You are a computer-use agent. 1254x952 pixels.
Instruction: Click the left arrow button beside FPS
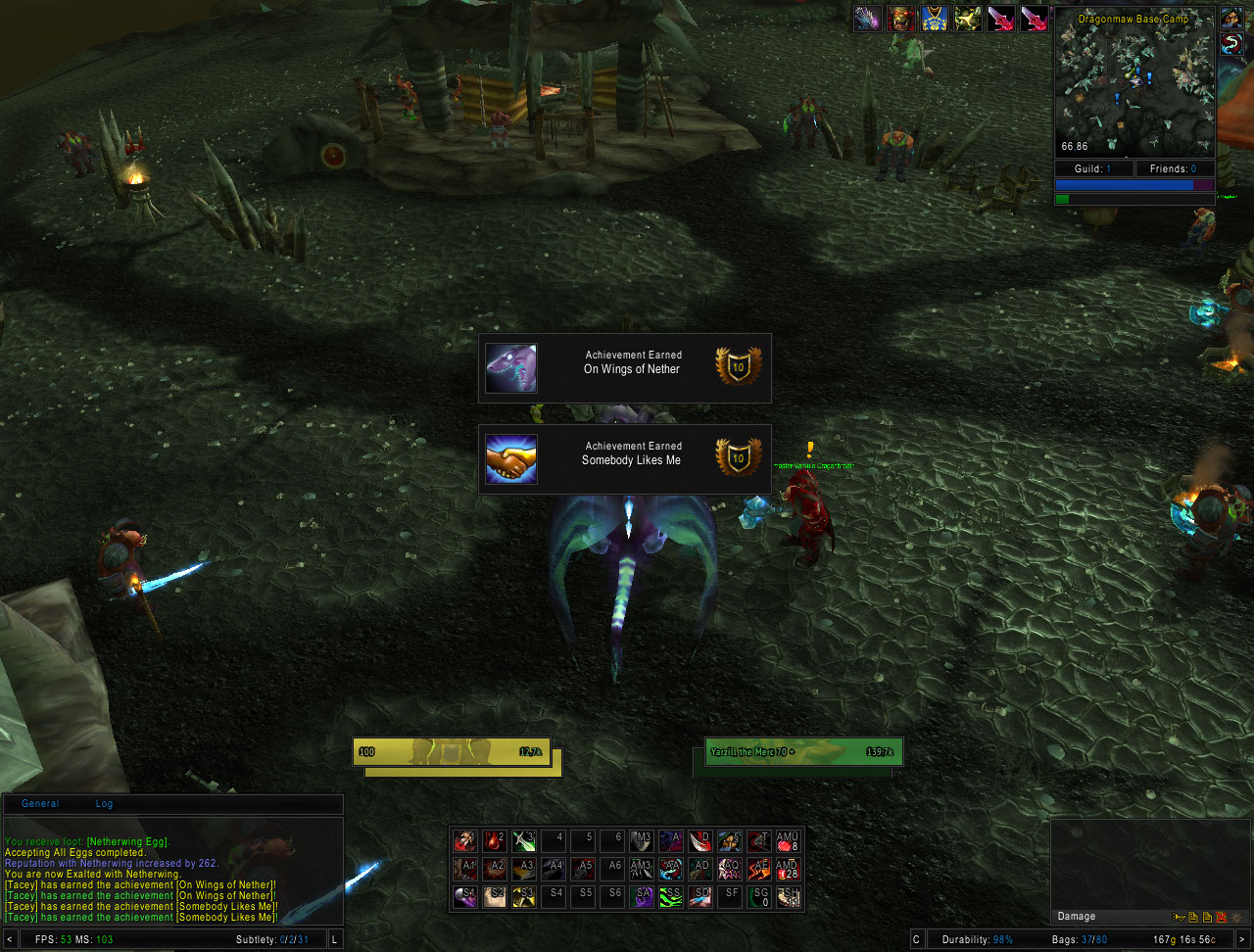10,940
